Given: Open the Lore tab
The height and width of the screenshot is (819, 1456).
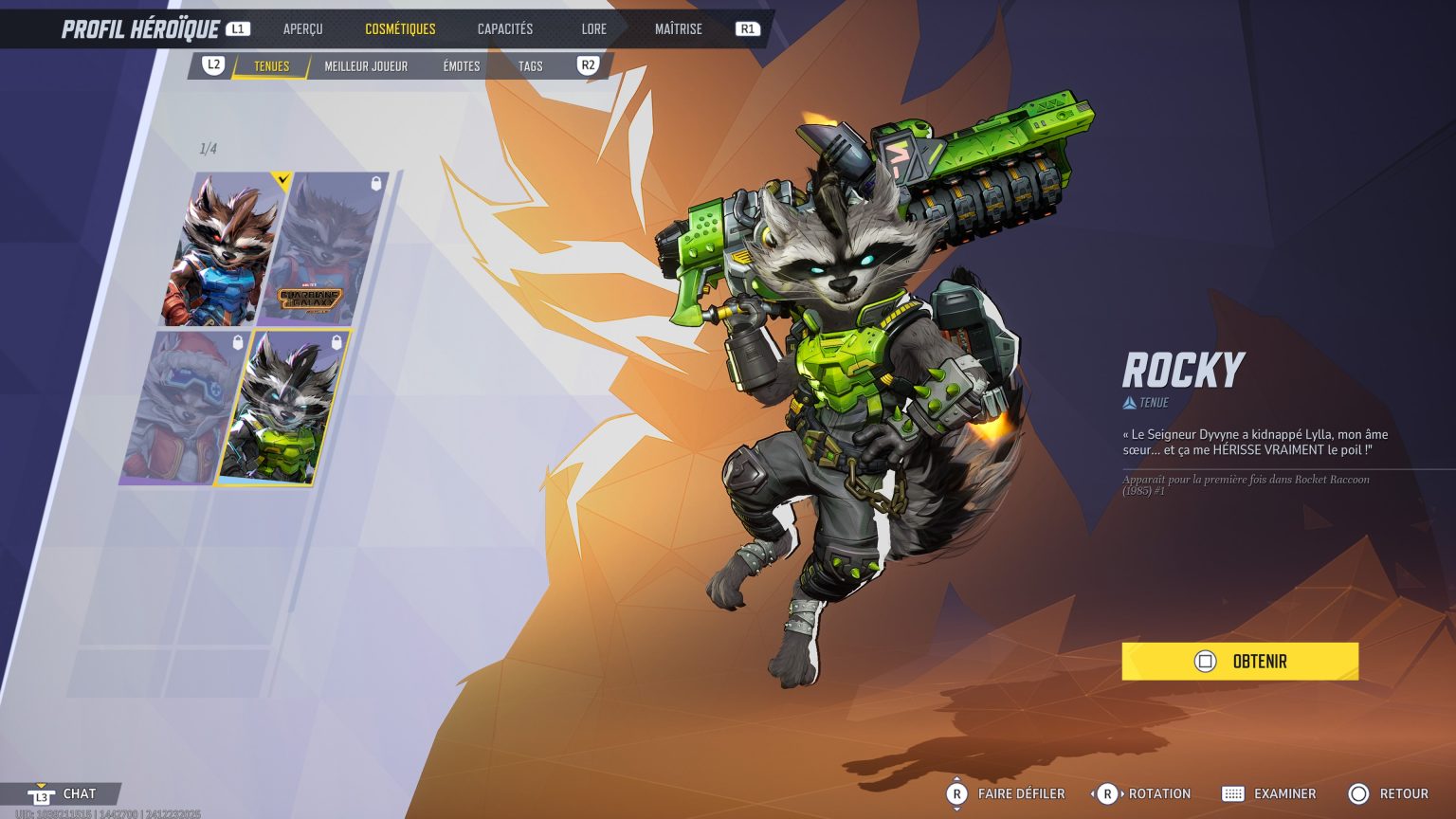Looking at the screenshot, I should coord(593,28).
